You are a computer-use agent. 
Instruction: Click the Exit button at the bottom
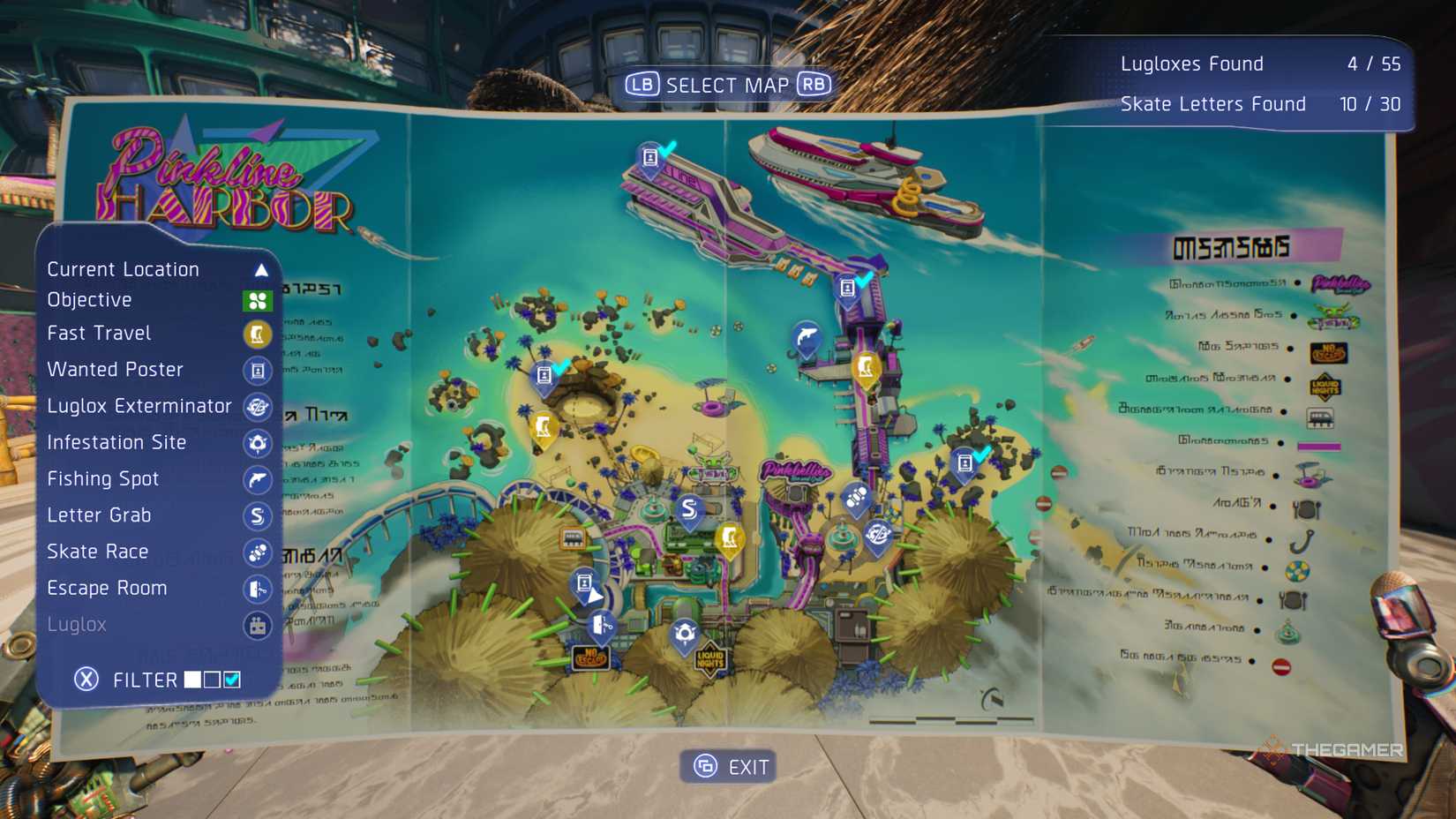point(728,766)
